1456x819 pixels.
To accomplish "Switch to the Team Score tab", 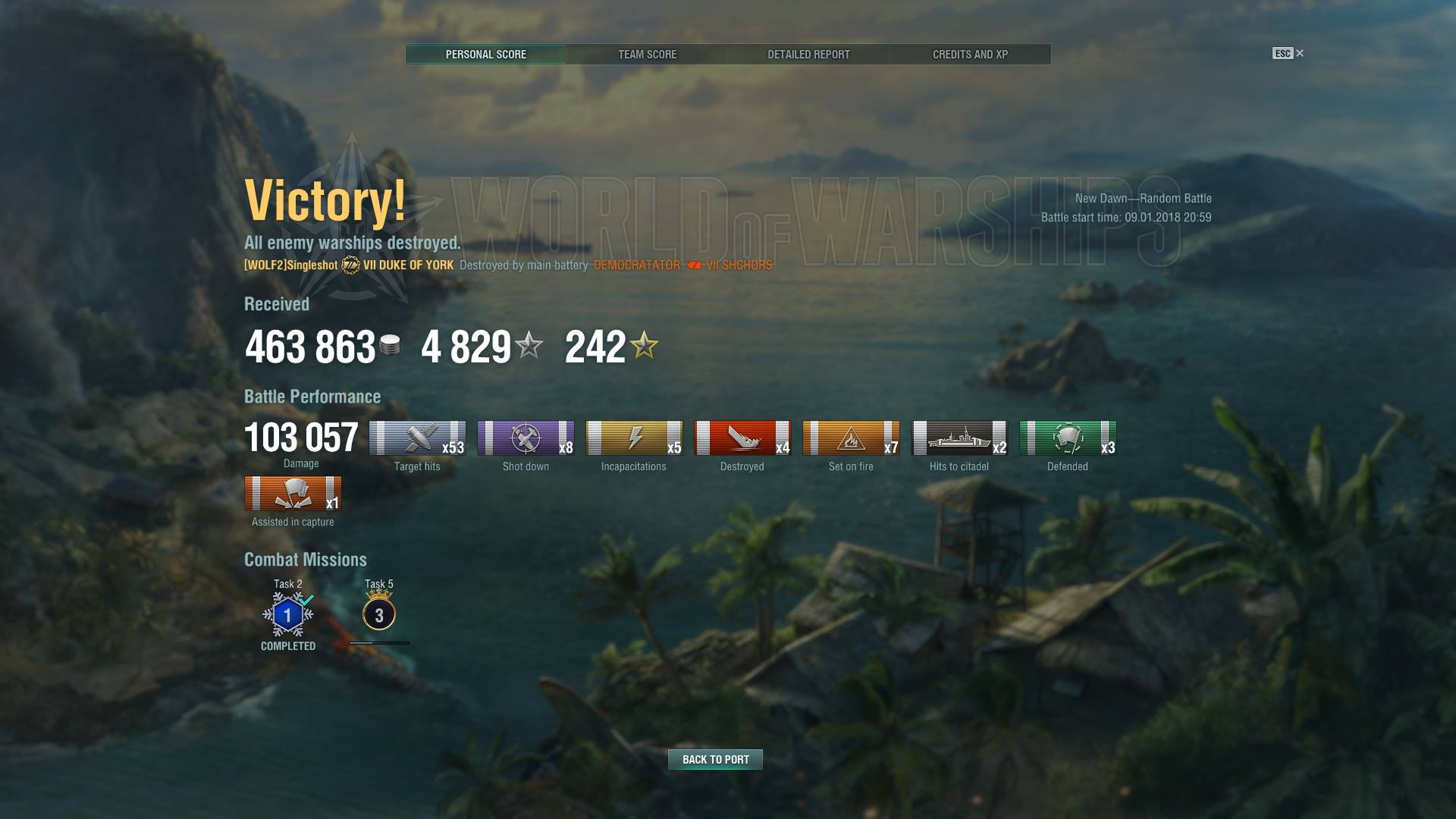I will [647, 55].
